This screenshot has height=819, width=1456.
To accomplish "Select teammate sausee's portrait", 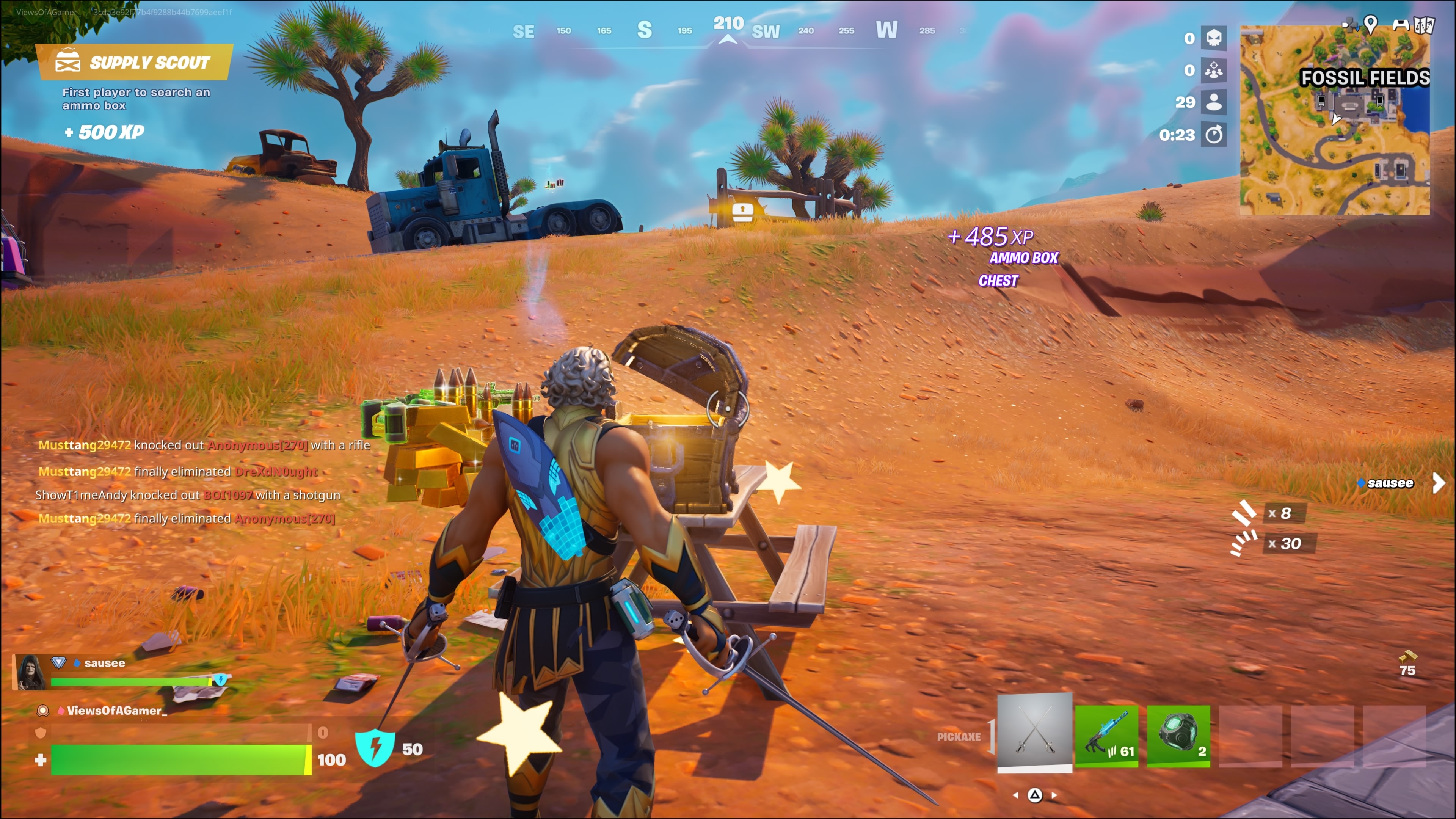I will 30,672.
